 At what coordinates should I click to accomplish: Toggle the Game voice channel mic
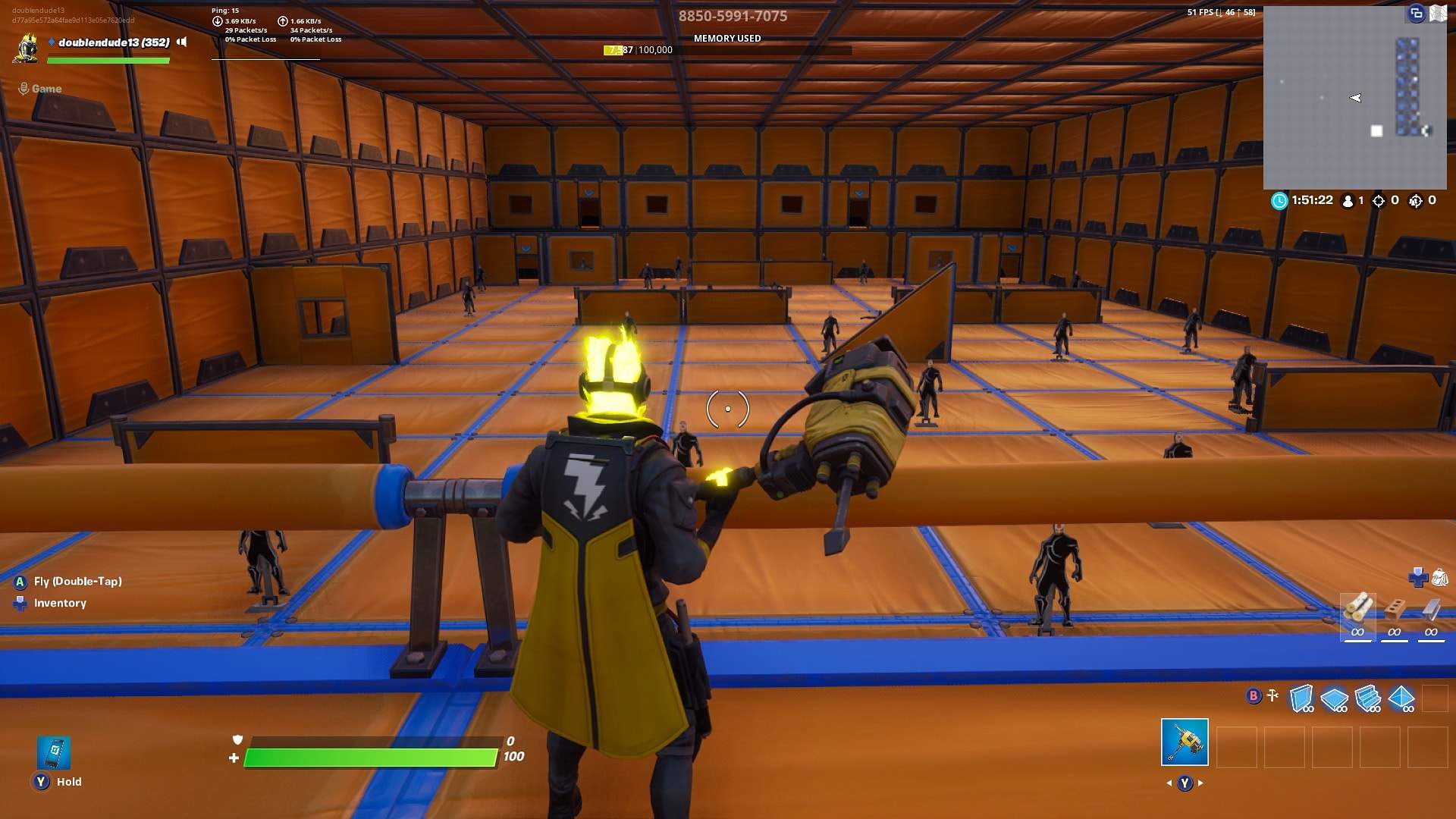coord(23,88)
